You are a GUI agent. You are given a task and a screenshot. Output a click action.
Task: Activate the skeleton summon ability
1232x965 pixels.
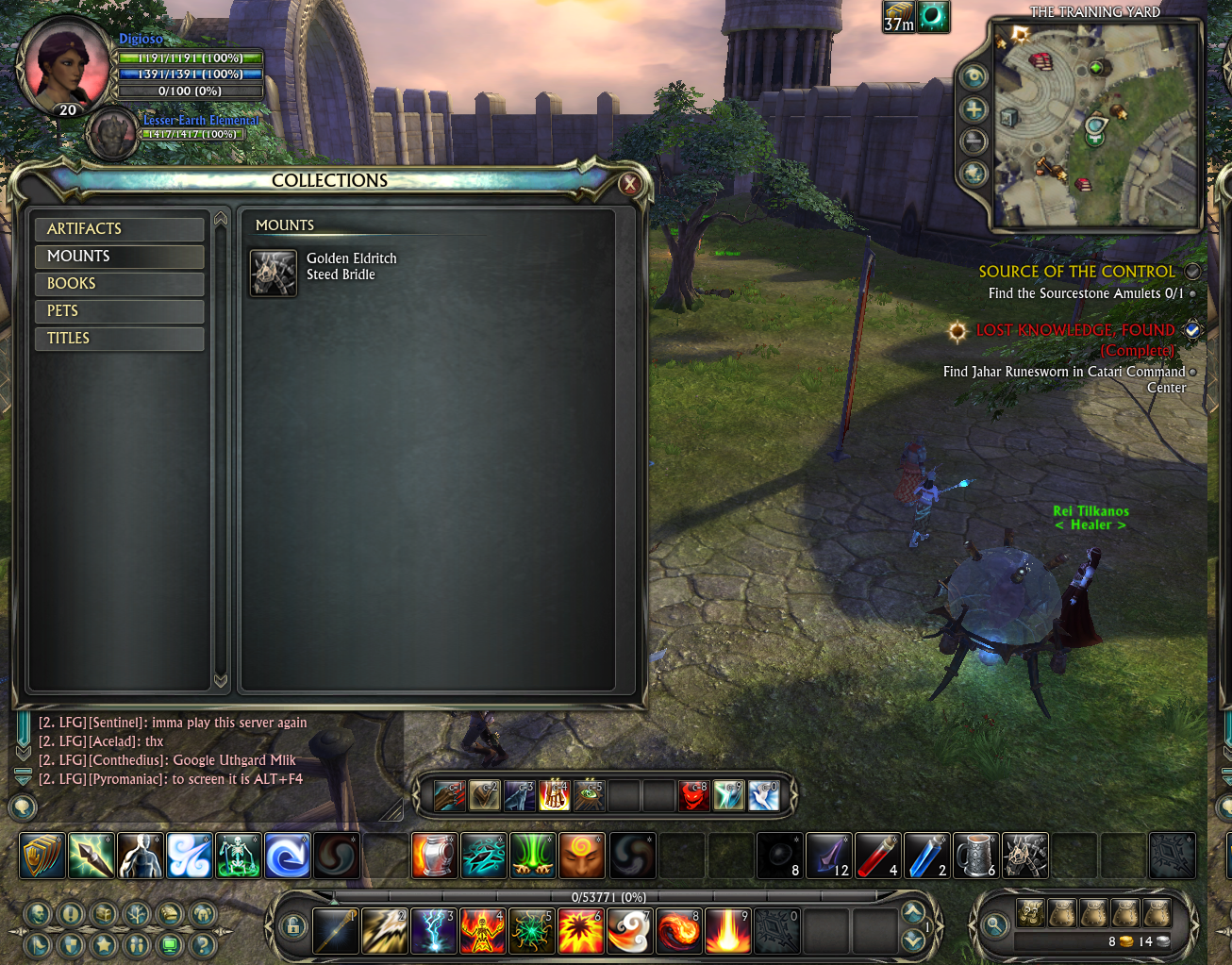click(238, 857)
